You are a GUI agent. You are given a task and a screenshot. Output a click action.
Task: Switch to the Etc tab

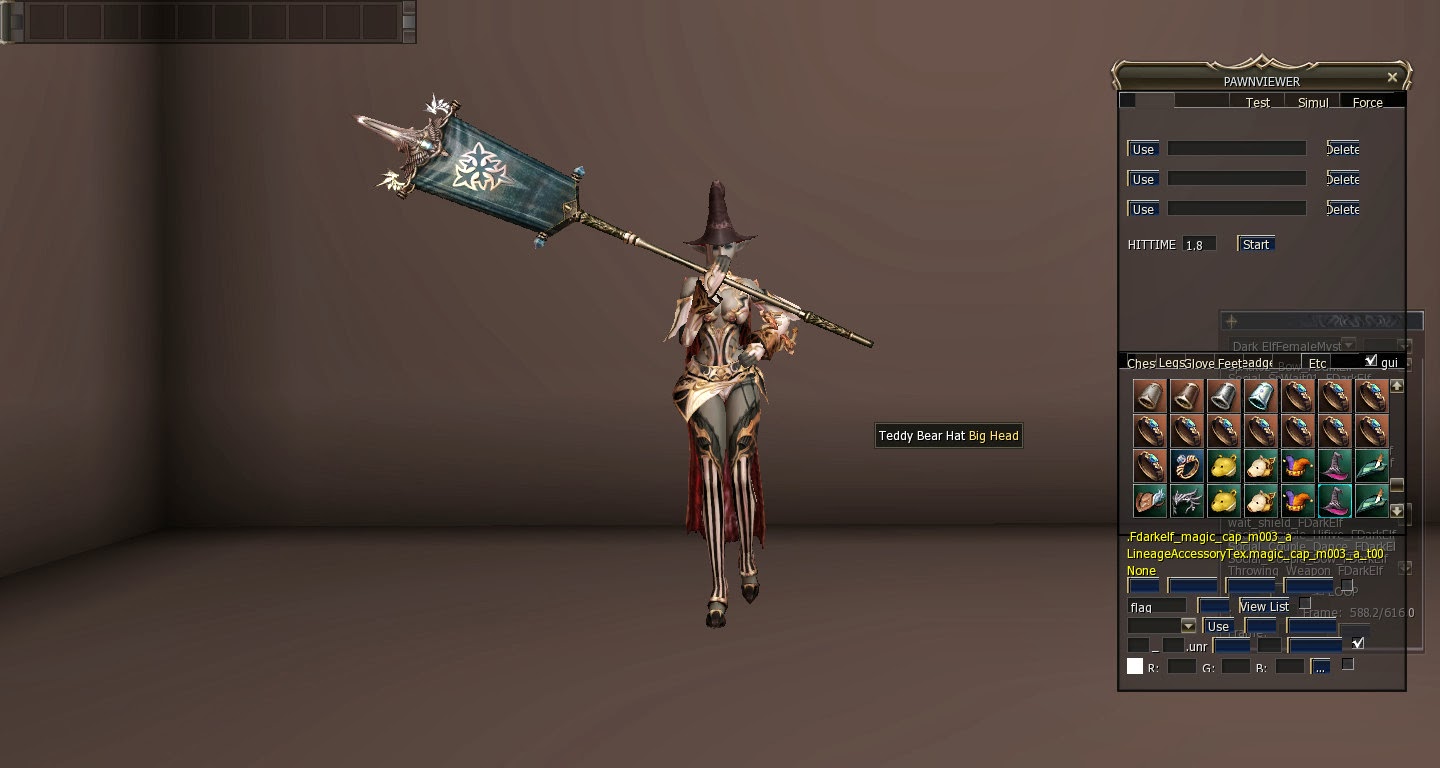pos(1317,363)
